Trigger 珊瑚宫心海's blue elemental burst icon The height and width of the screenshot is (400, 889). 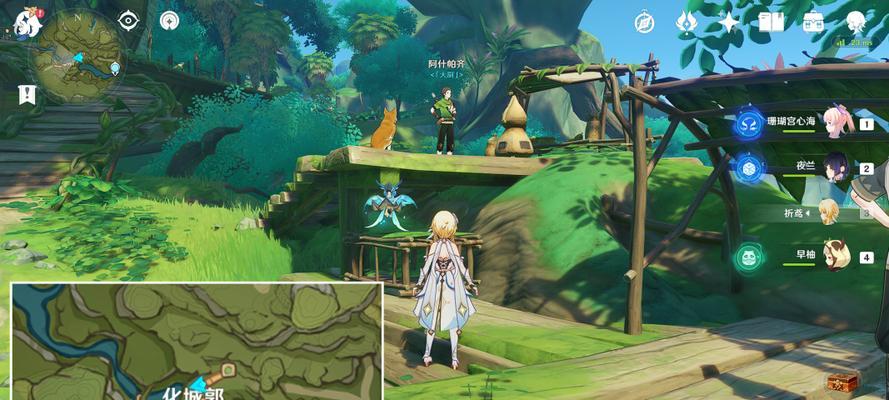point(748,123)
